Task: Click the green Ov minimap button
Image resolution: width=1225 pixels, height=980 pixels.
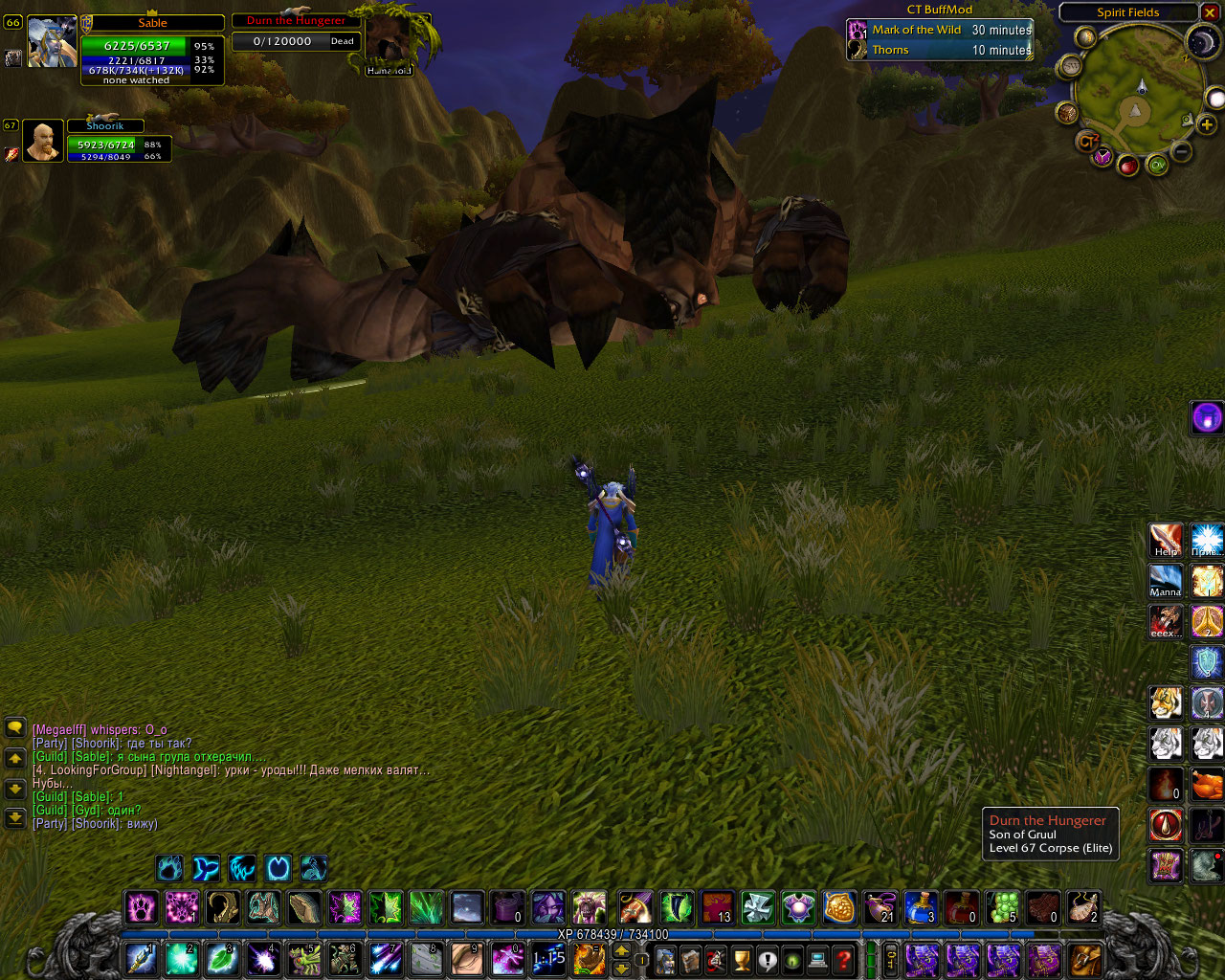Action: [x=1157, y=165]
